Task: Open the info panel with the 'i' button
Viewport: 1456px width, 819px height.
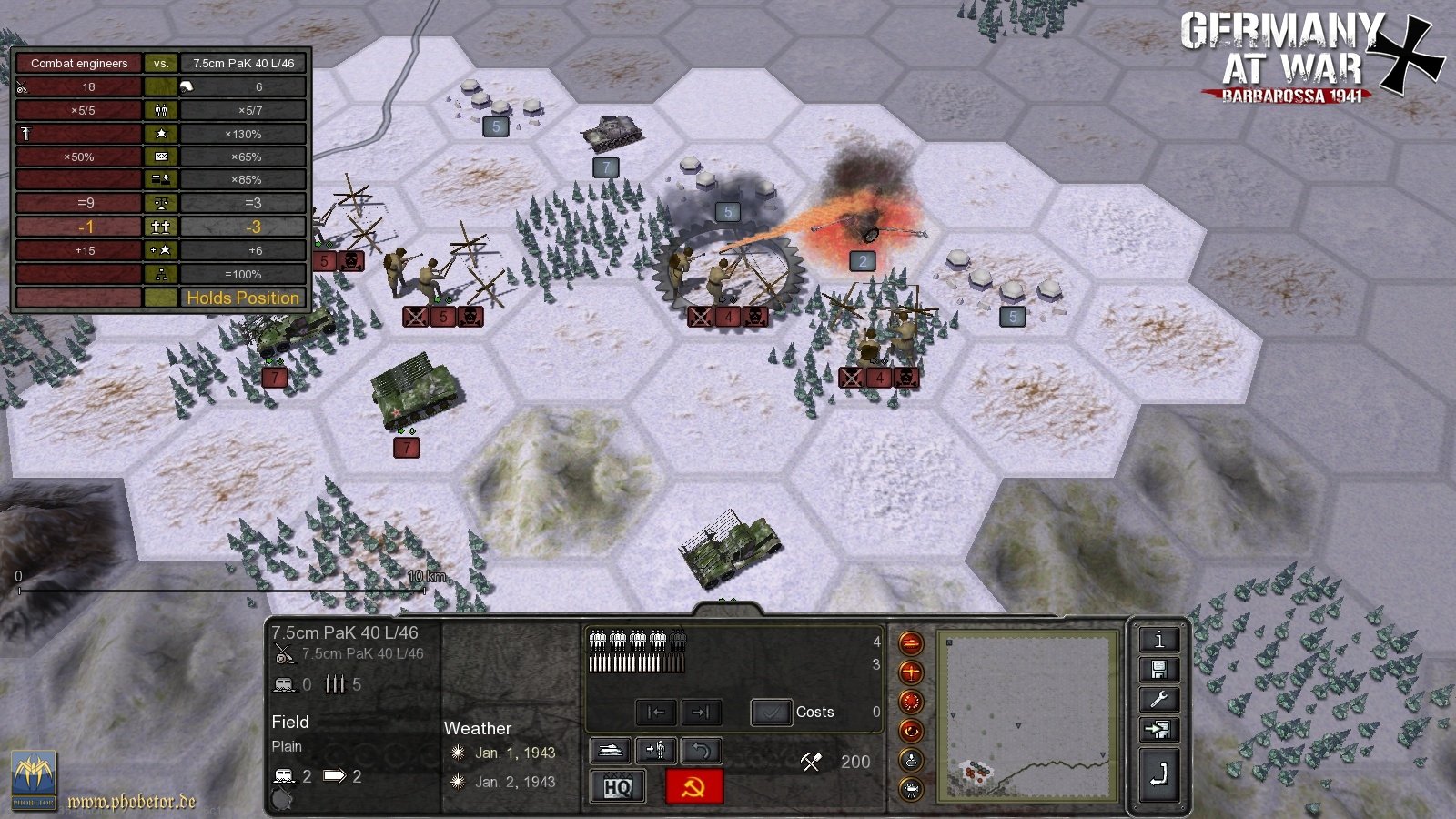Action: [x=1158, y=640]
